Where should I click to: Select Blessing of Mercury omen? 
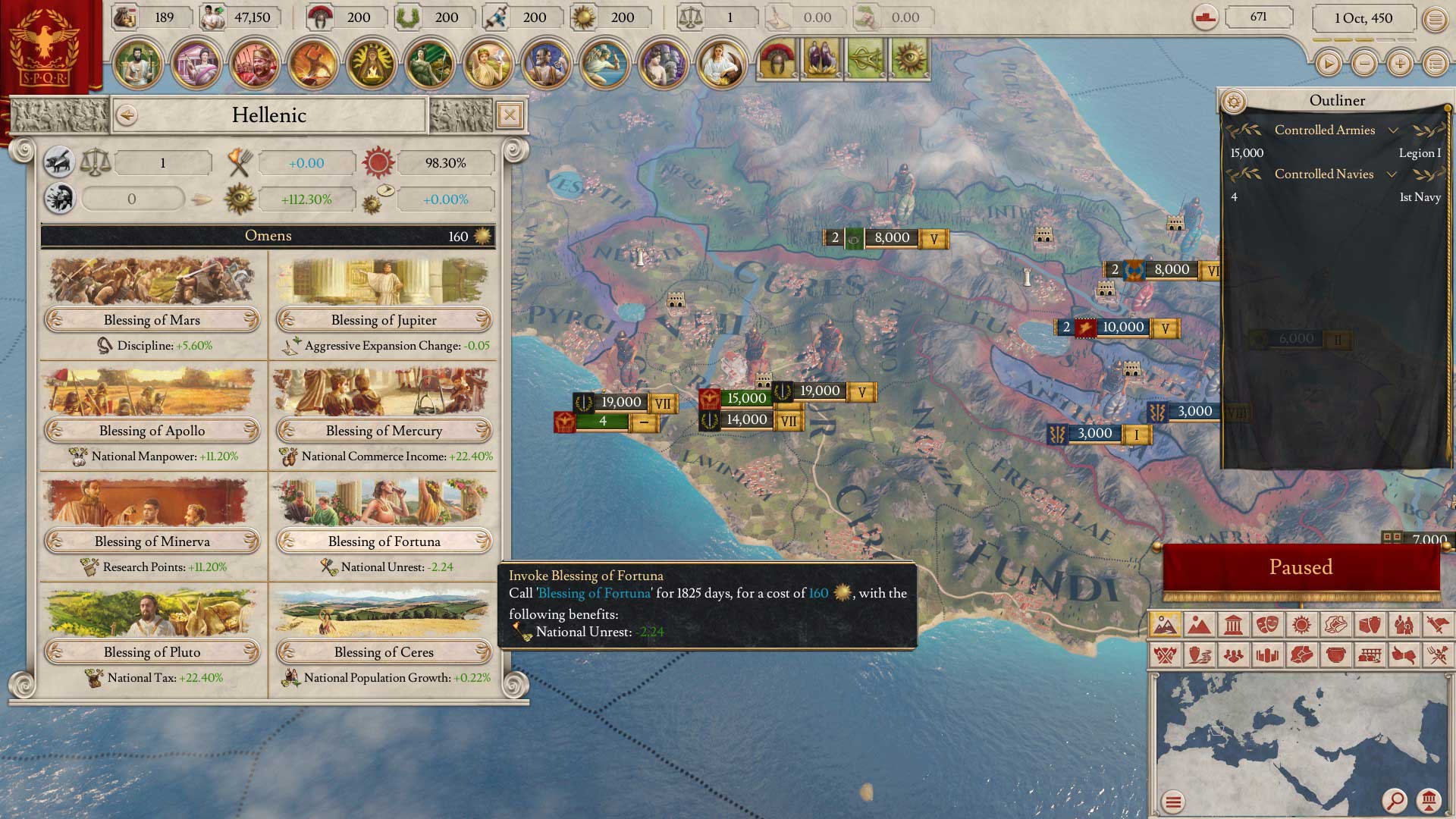384,431
